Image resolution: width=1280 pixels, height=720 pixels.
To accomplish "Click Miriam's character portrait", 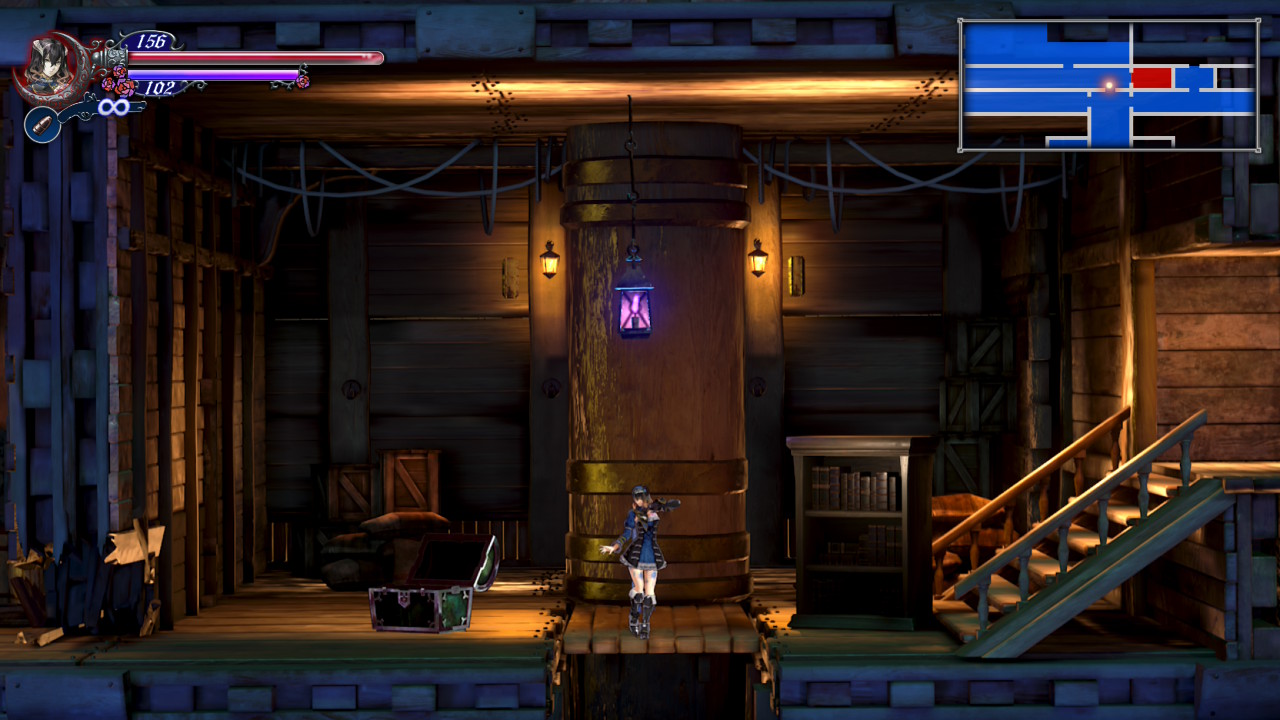I will [x=47, y=66].
